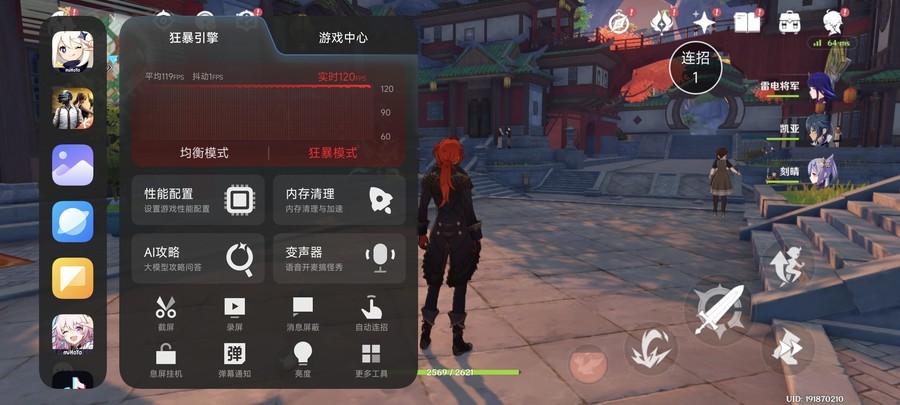
Task: Launch the PUBG game shortcut in sidebar
Action: (73, 108)
